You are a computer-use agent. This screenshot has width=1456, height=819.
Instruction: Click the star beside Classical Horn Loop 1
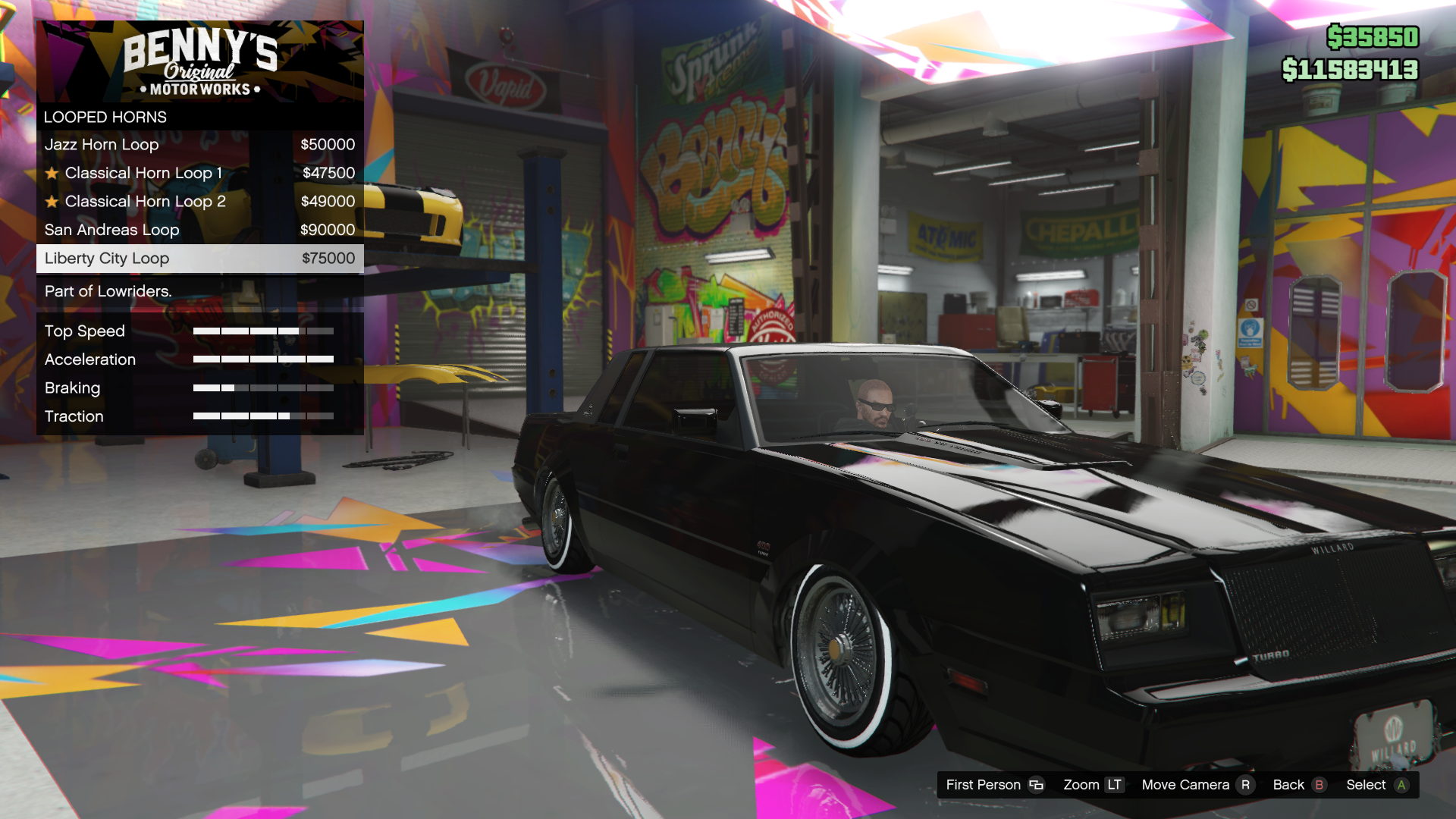tap(52, 172)
